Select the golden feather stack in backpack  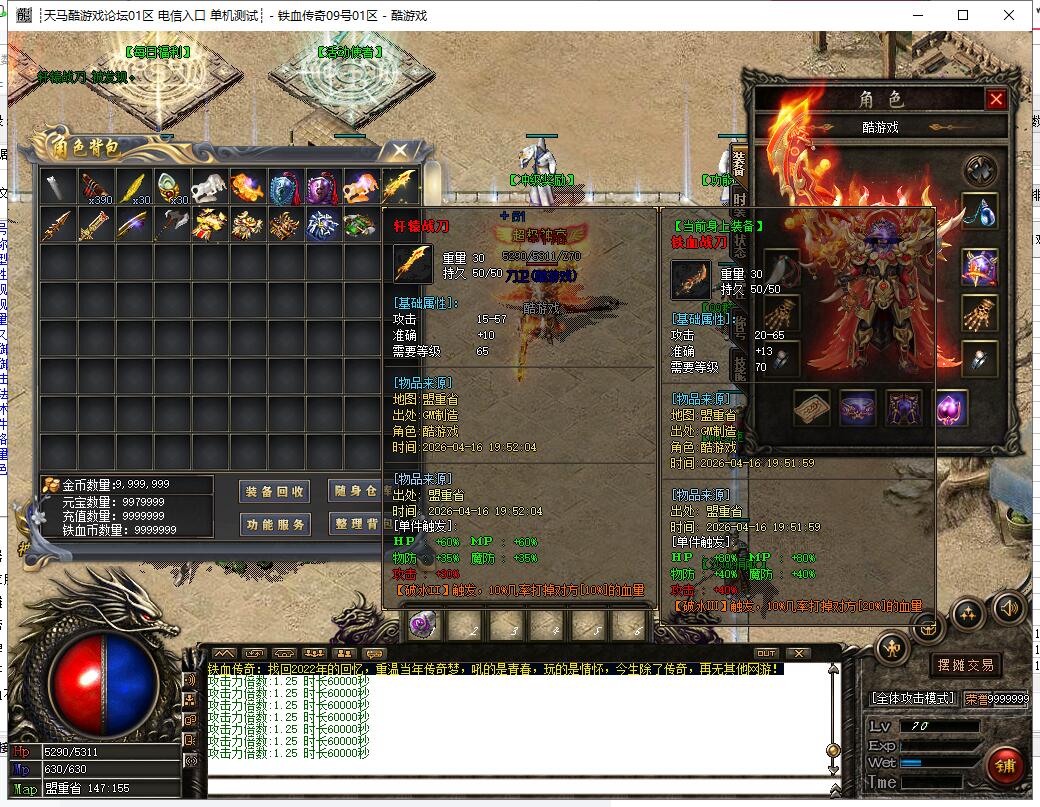133,187
